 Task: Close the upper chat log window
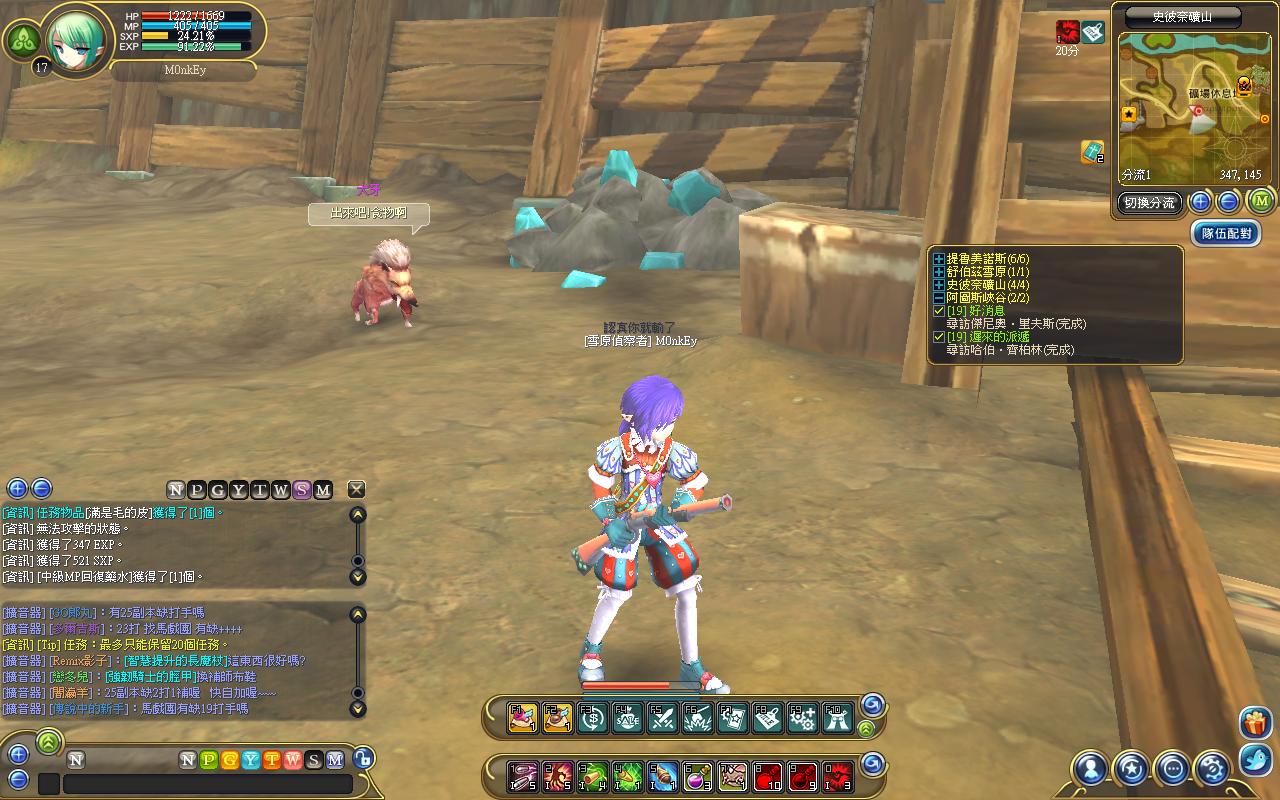pyautogui.click(x=356, y=489)
